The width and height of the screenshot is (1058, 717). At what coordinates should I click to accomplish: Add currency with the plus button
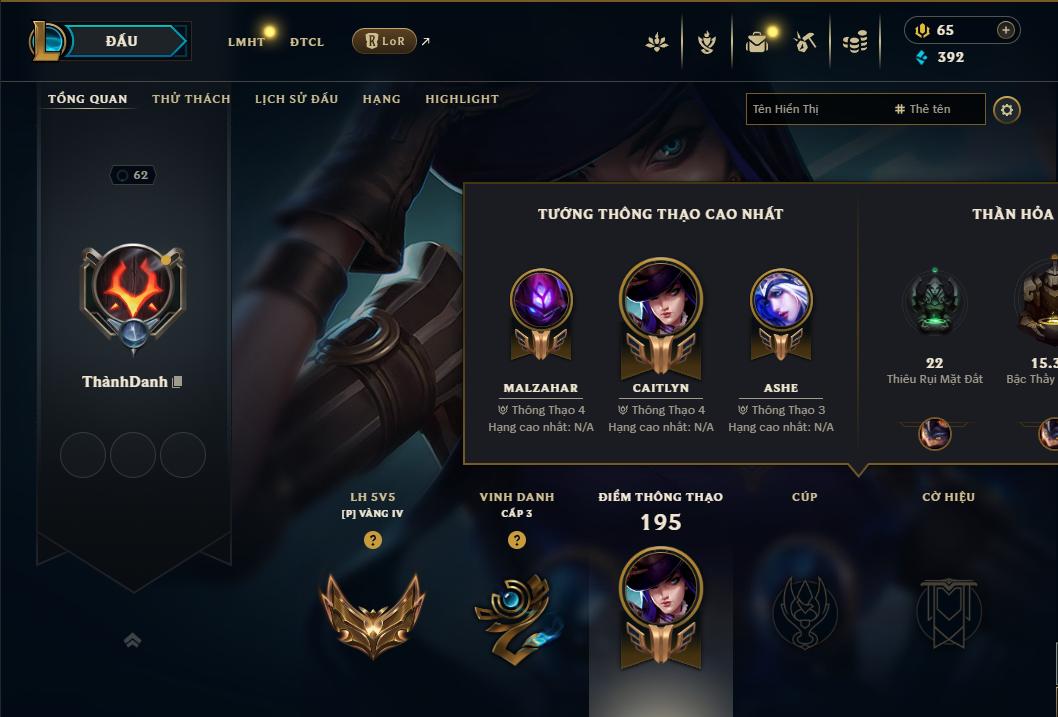point(1006,30)
